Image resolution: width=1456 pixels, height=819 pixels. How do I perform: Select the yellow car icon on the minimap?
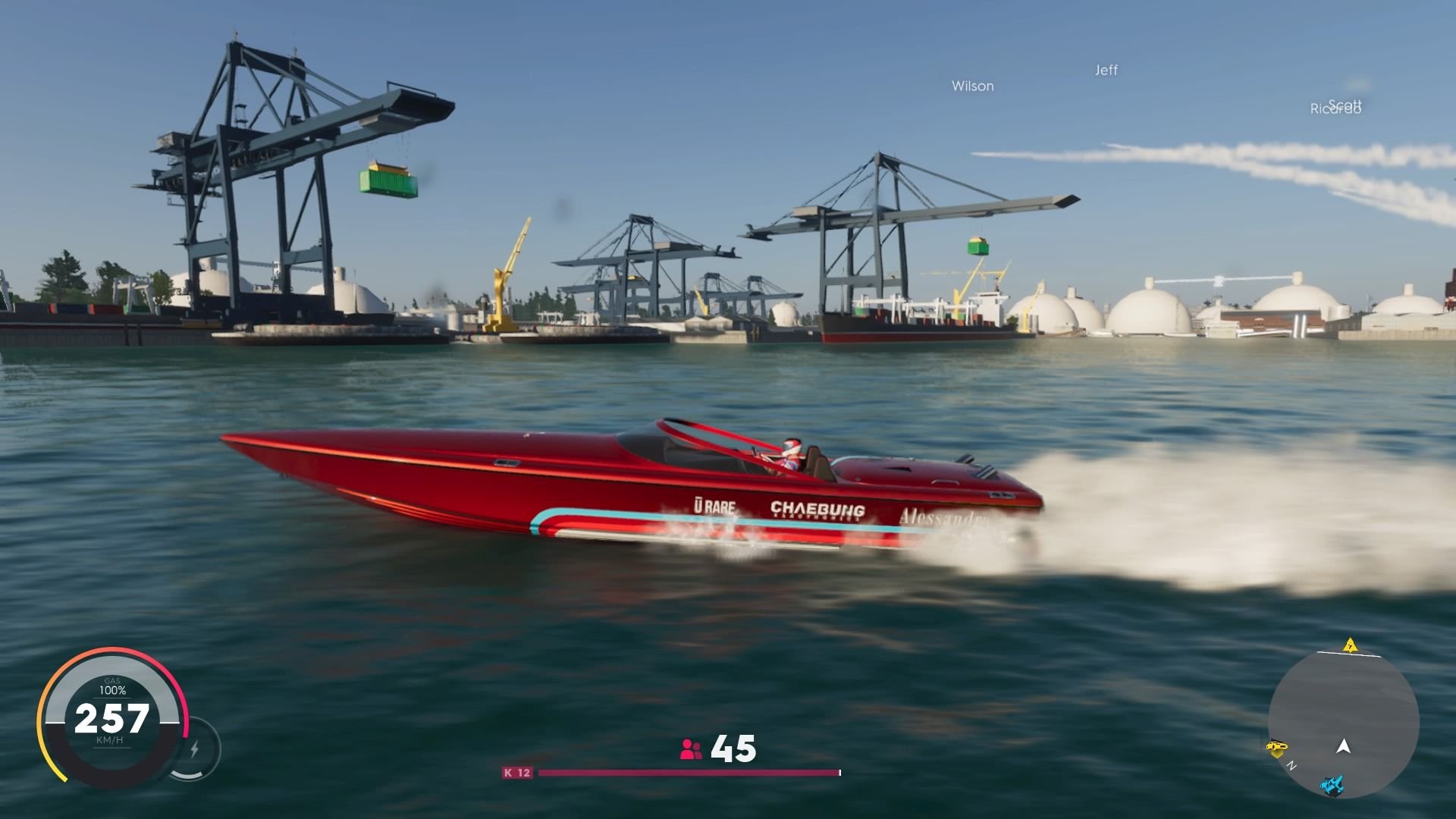coord(1278,746)
